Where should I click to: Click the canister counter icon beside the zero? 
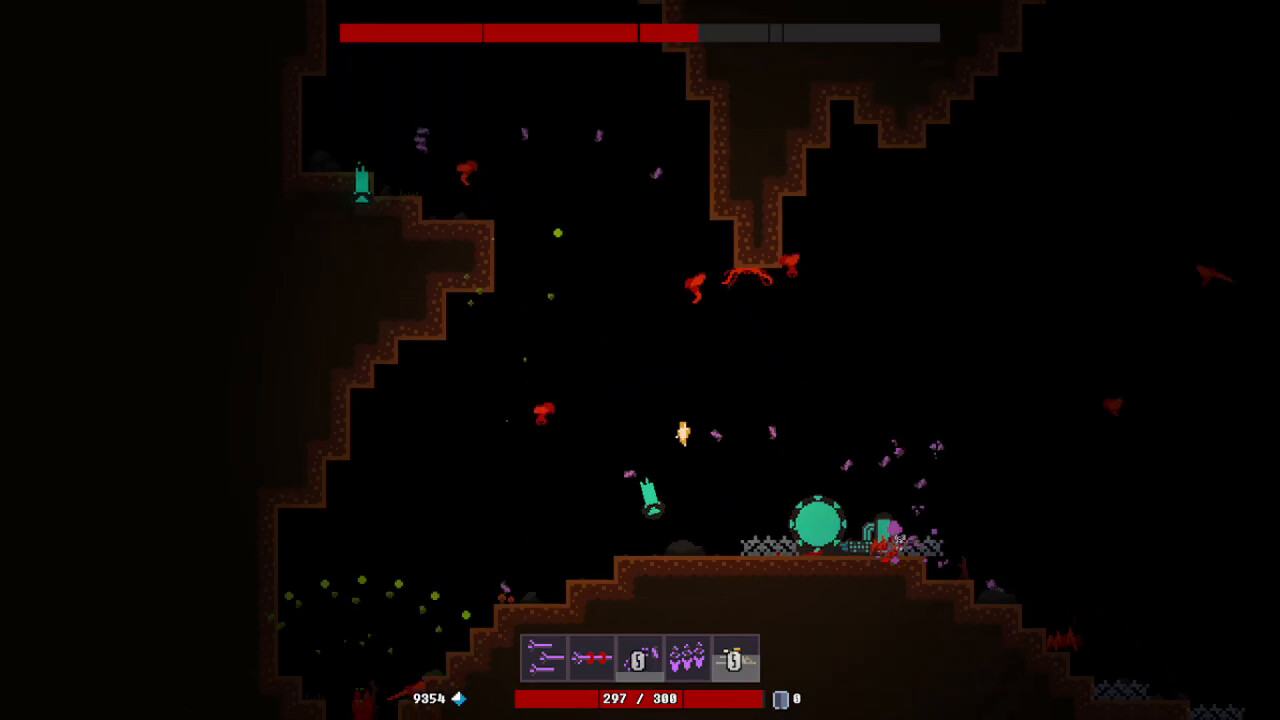pos(781,698)
